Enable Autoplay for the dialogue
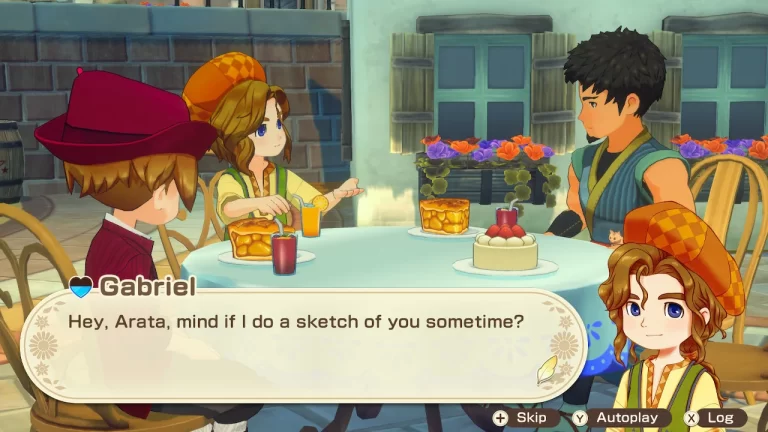 pyautogui.click(x=621, y=417)
